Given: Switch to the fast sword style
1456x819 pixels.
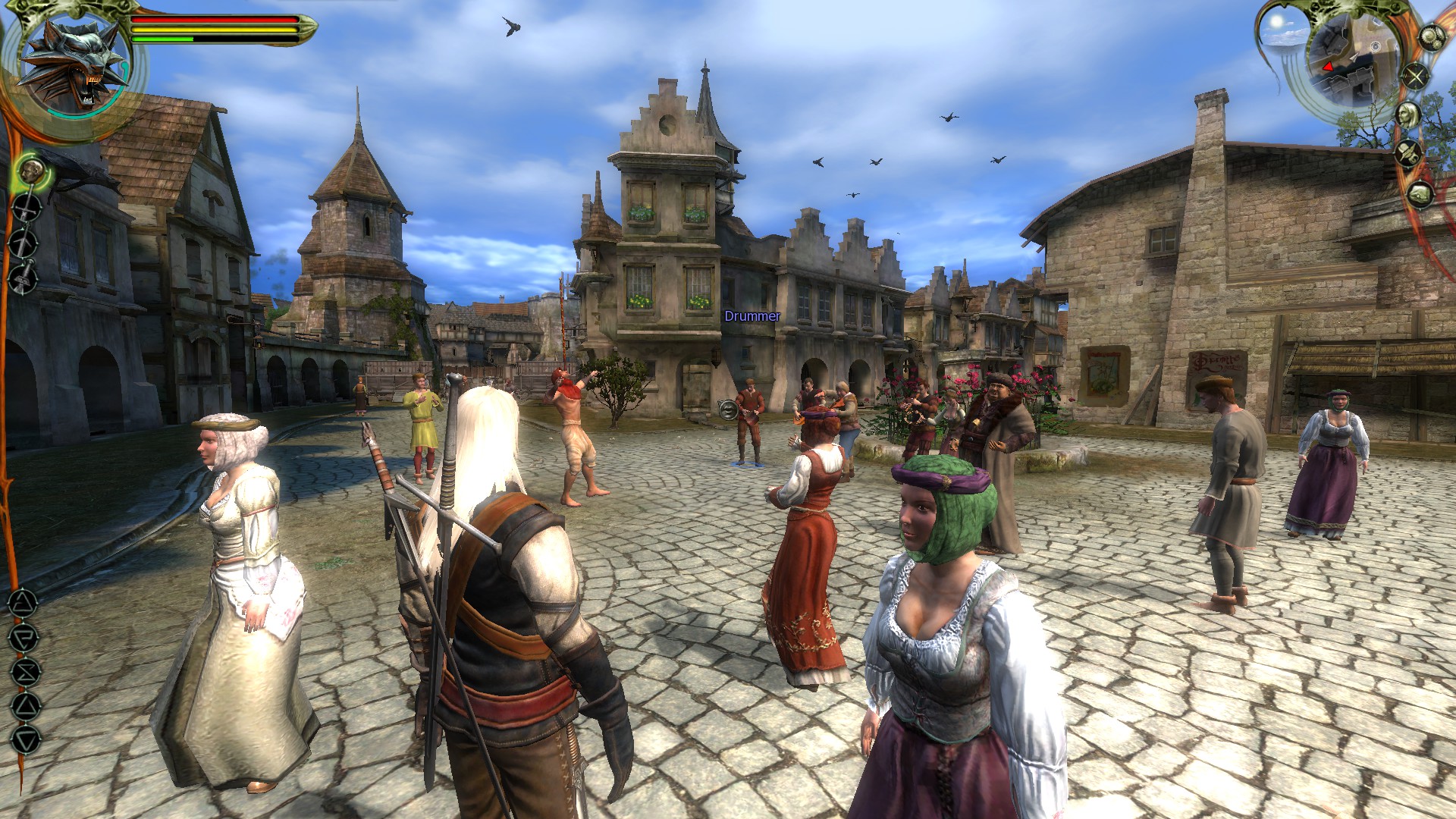Looking at the screenshot, I should 24,243.
